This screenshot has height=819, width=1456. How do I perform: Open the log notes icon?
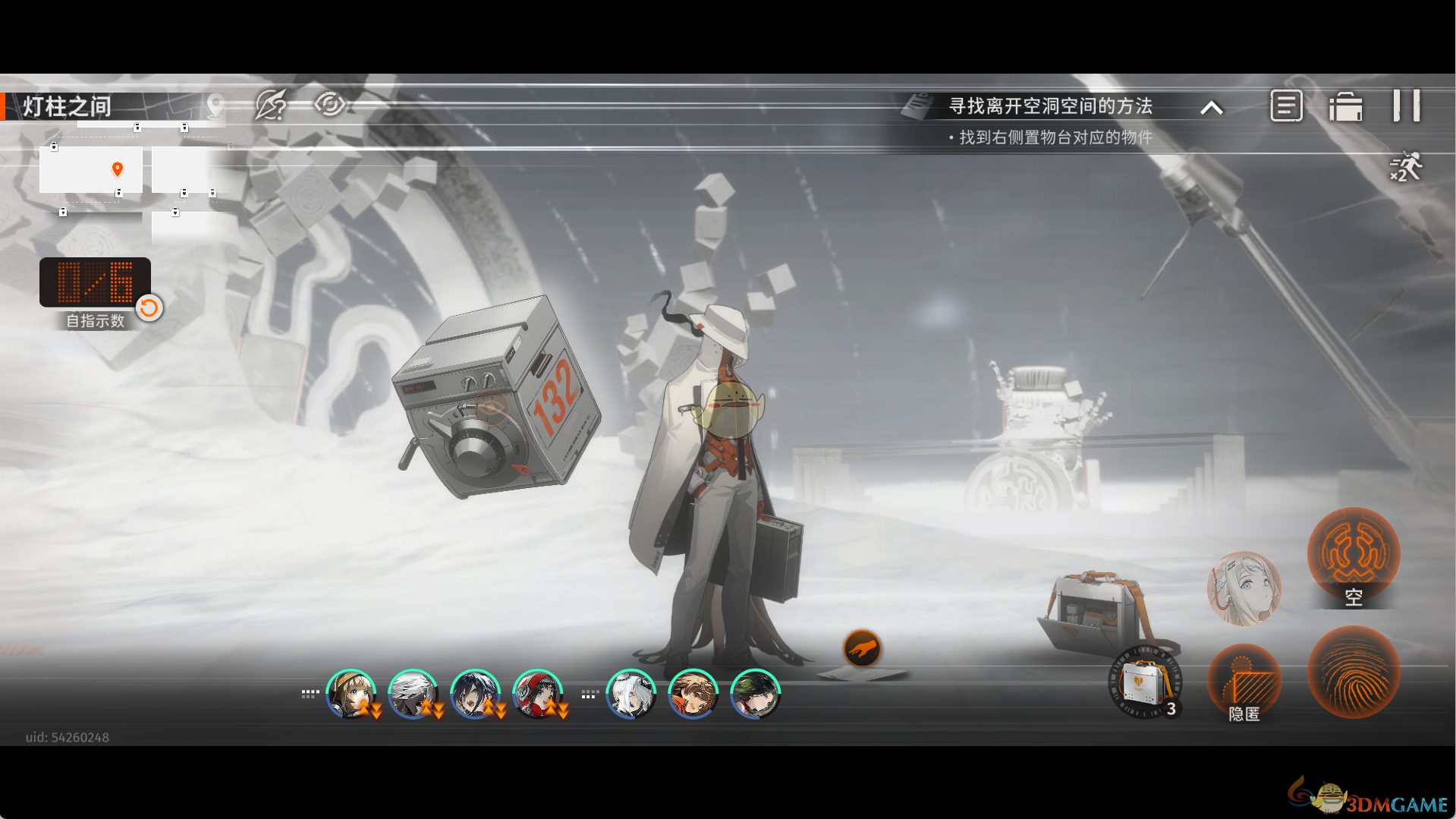click(1286, 106)
